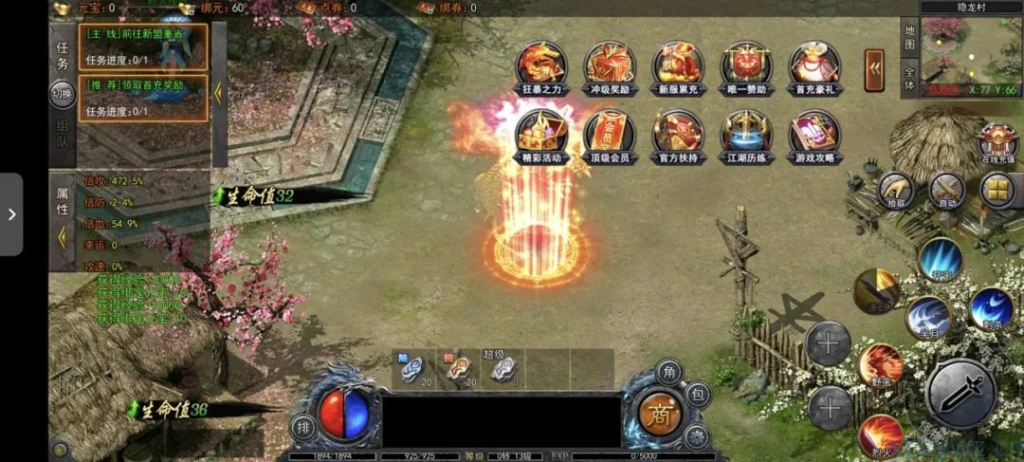
Task: Open the 包 bag button
Action: (698, 395)
